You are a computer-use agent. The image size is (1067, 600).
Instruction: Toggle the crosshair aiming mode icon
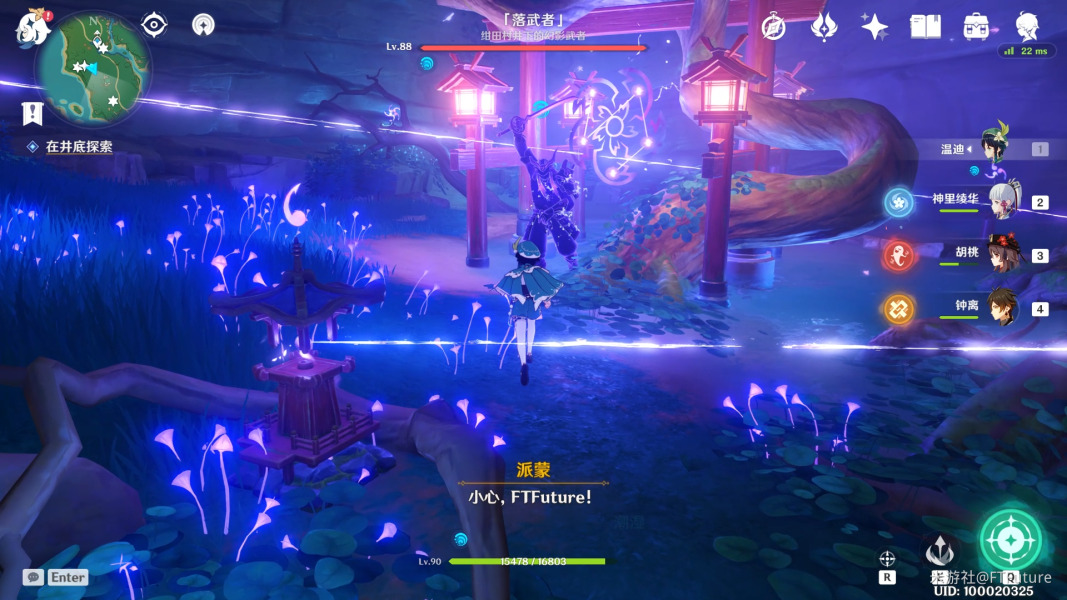[x=887, y=559]
